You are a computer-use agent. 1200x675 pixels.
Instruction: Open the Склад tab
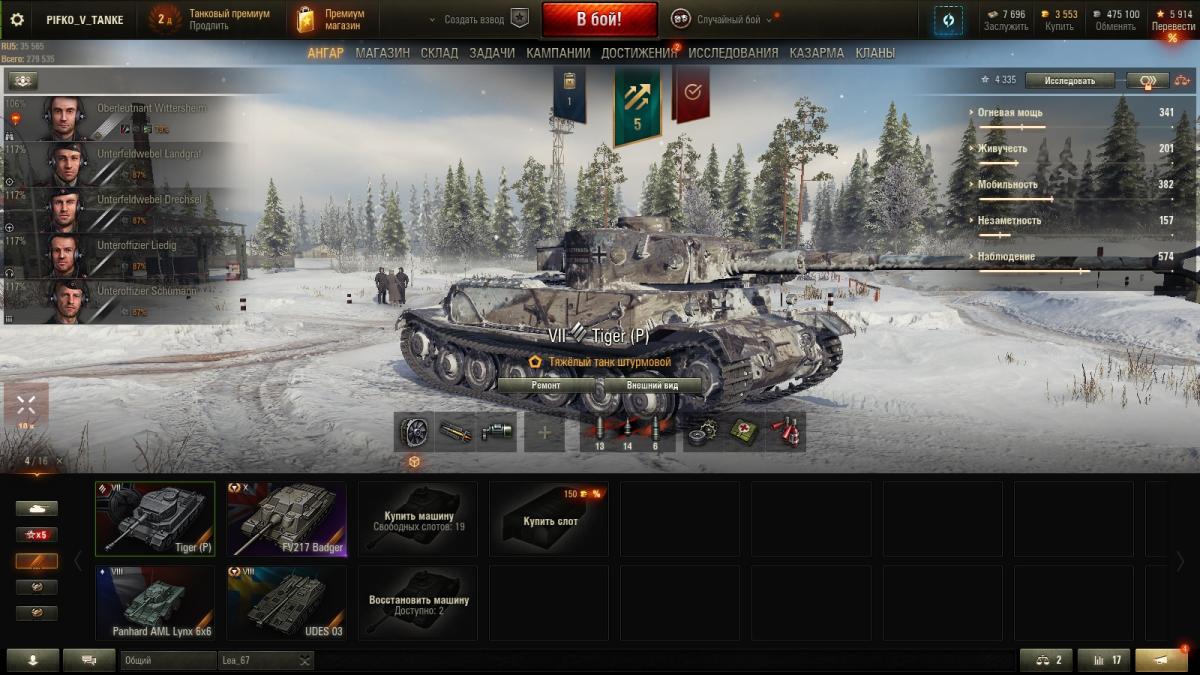[439, 53]
